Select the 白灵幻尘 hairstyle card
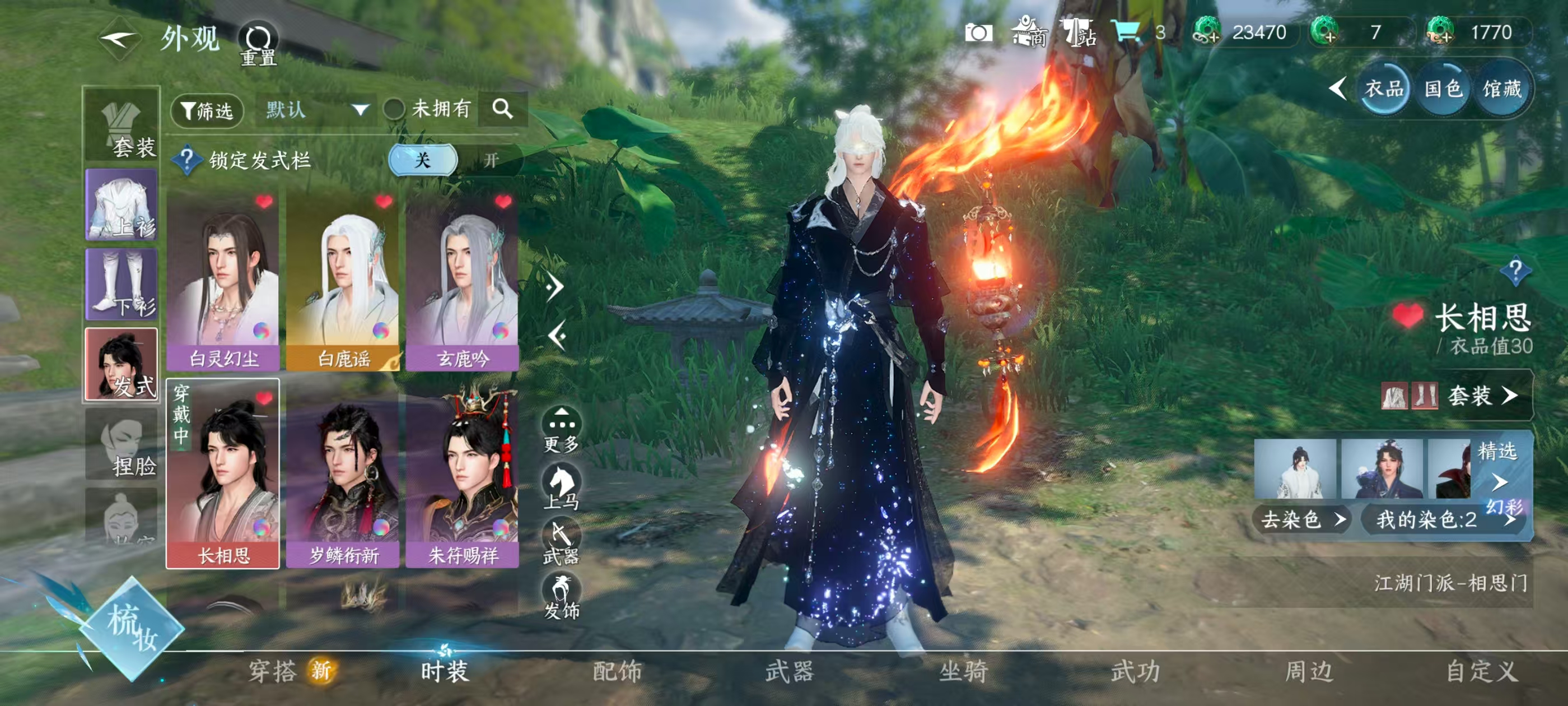 pos(223,281)
